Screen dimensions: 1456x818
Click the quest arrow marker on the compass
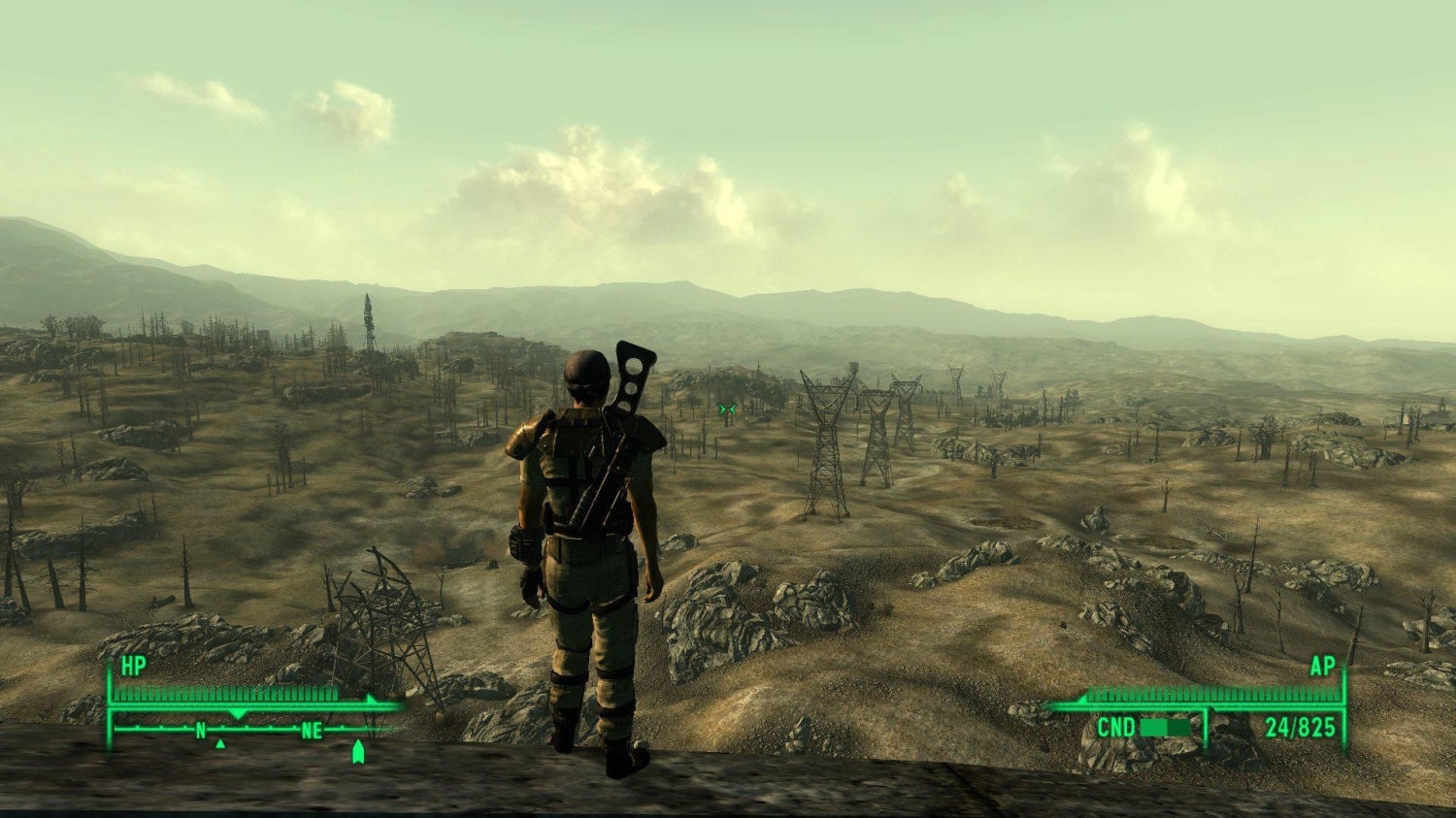click(358, 751)
